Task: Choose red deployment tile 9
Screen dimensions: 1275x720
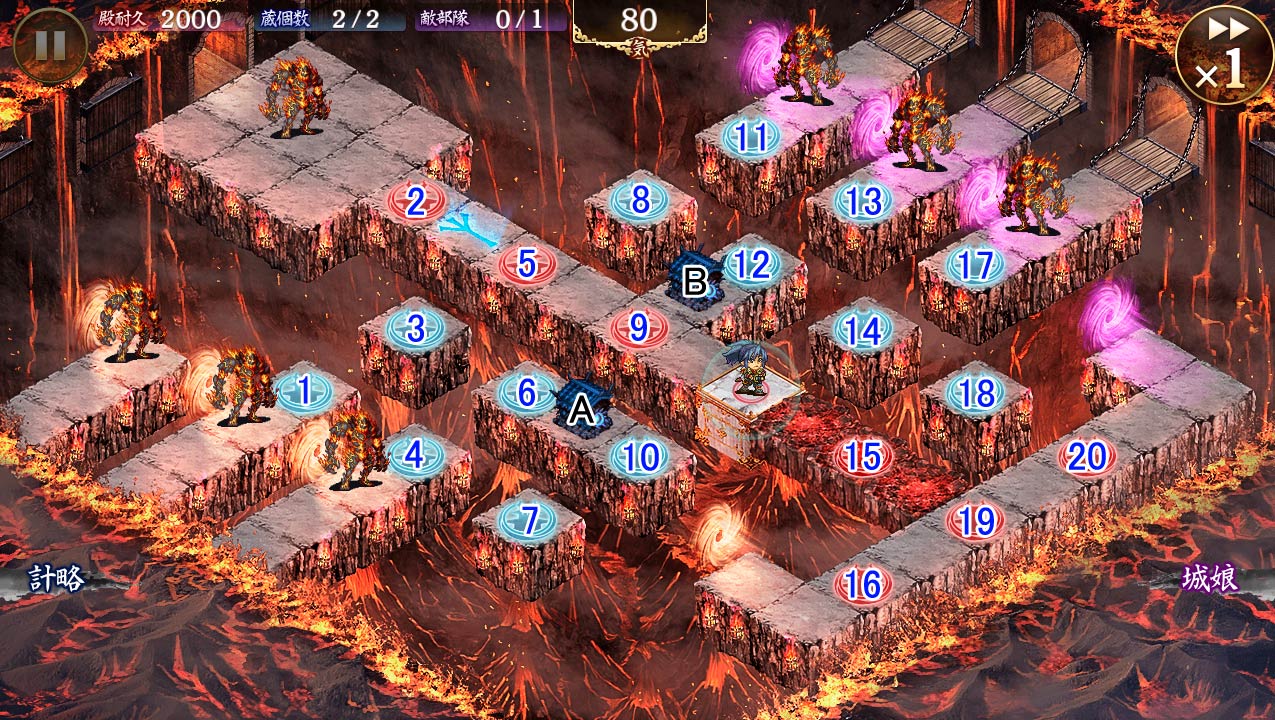Action: click(640, 327)
